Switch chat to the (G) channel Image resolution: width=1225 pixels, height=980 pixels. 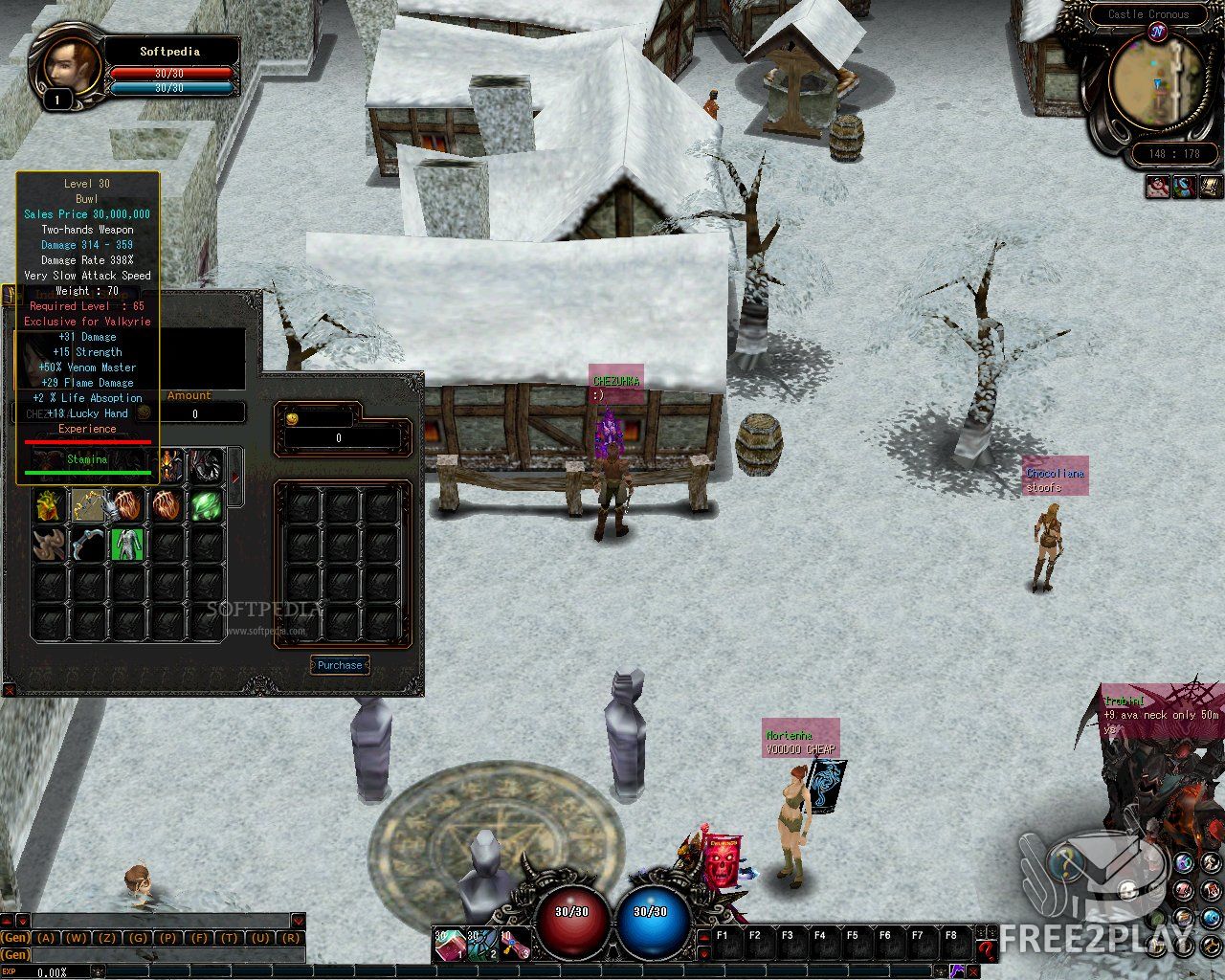tap(138, 938)
